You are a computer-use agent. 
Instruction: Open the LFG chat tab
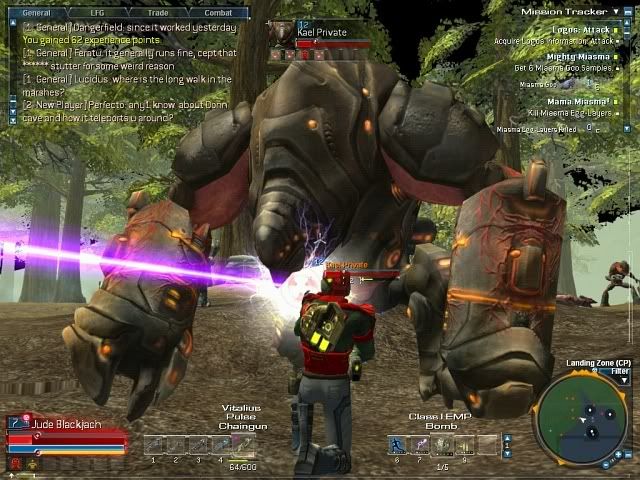coord(97,12)
